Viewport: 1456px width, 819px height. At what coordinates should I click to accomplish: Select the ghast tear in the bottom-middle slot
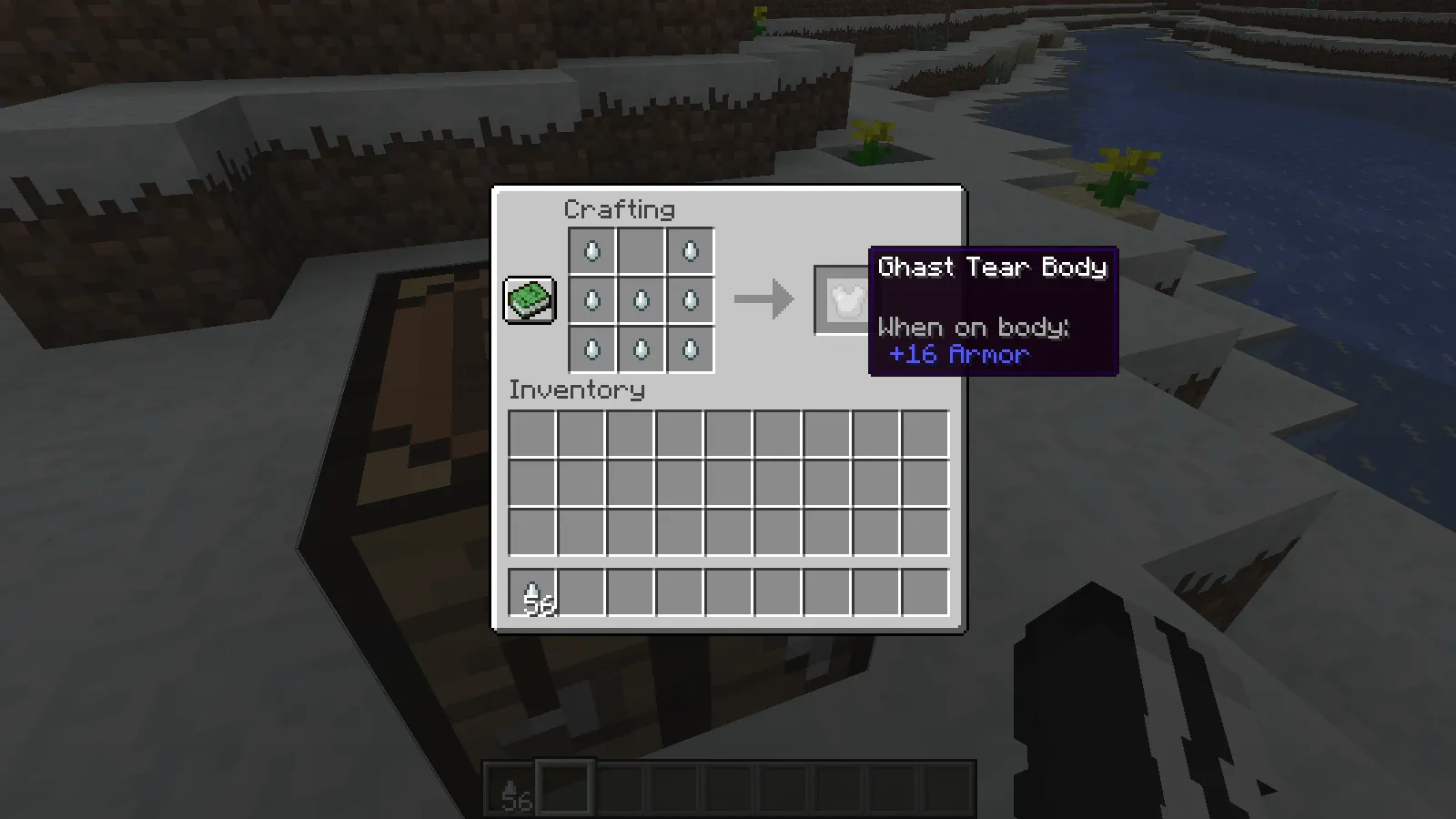click(641, 349)
